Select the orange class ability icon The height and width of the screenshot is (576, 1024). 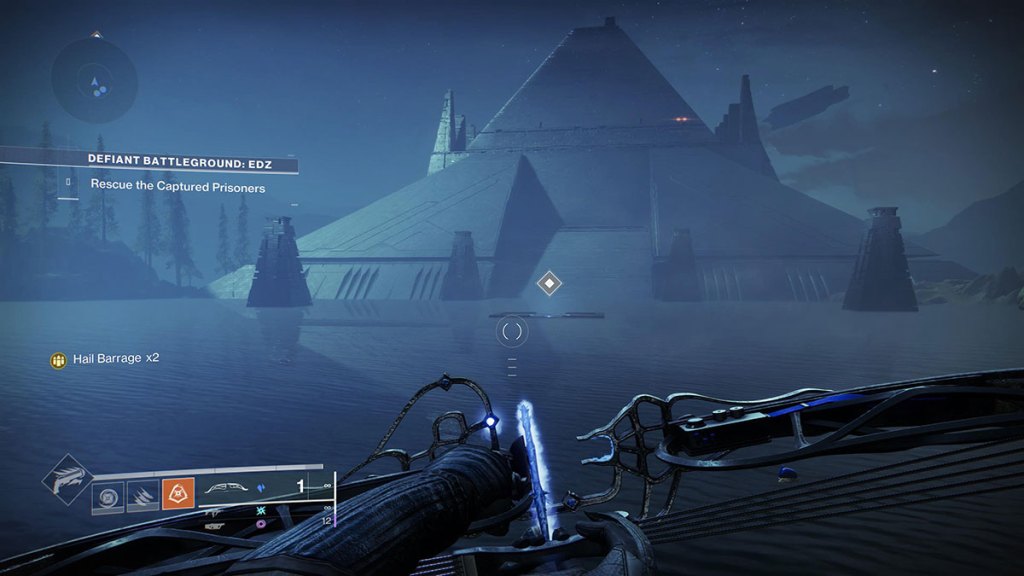[x=177, y=494]
